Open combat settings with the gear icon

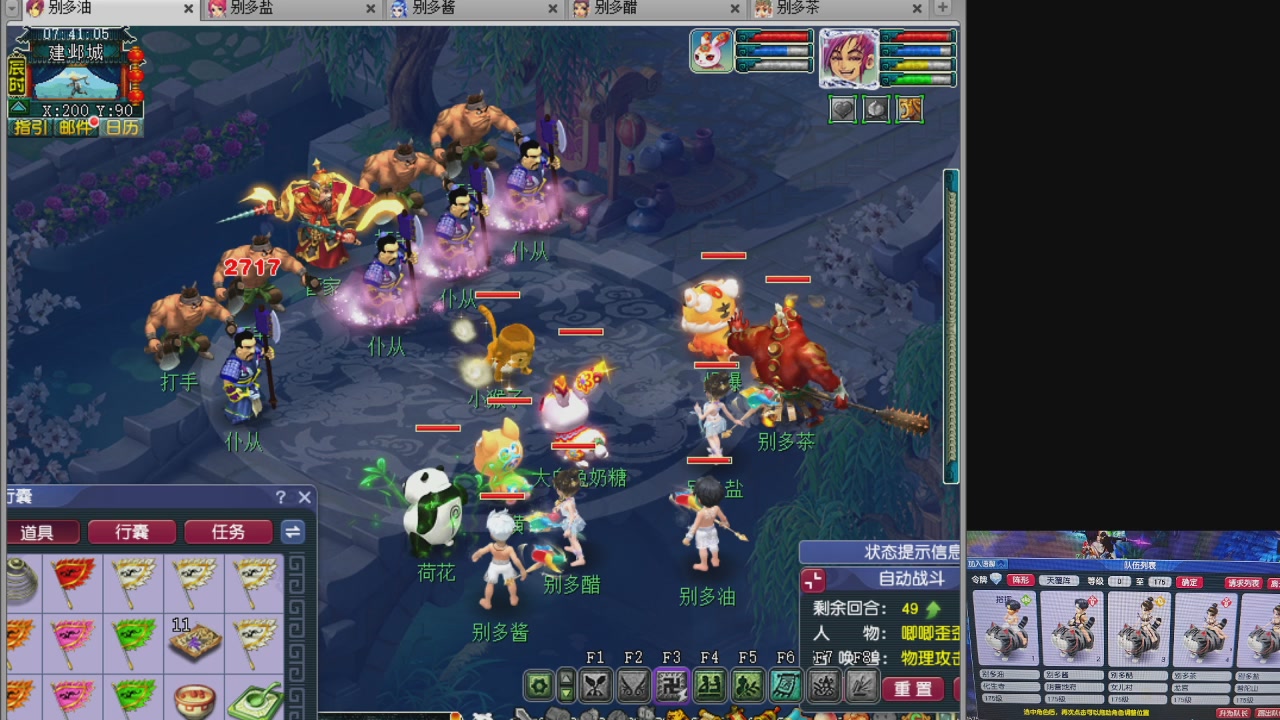(x=537, y=685)
